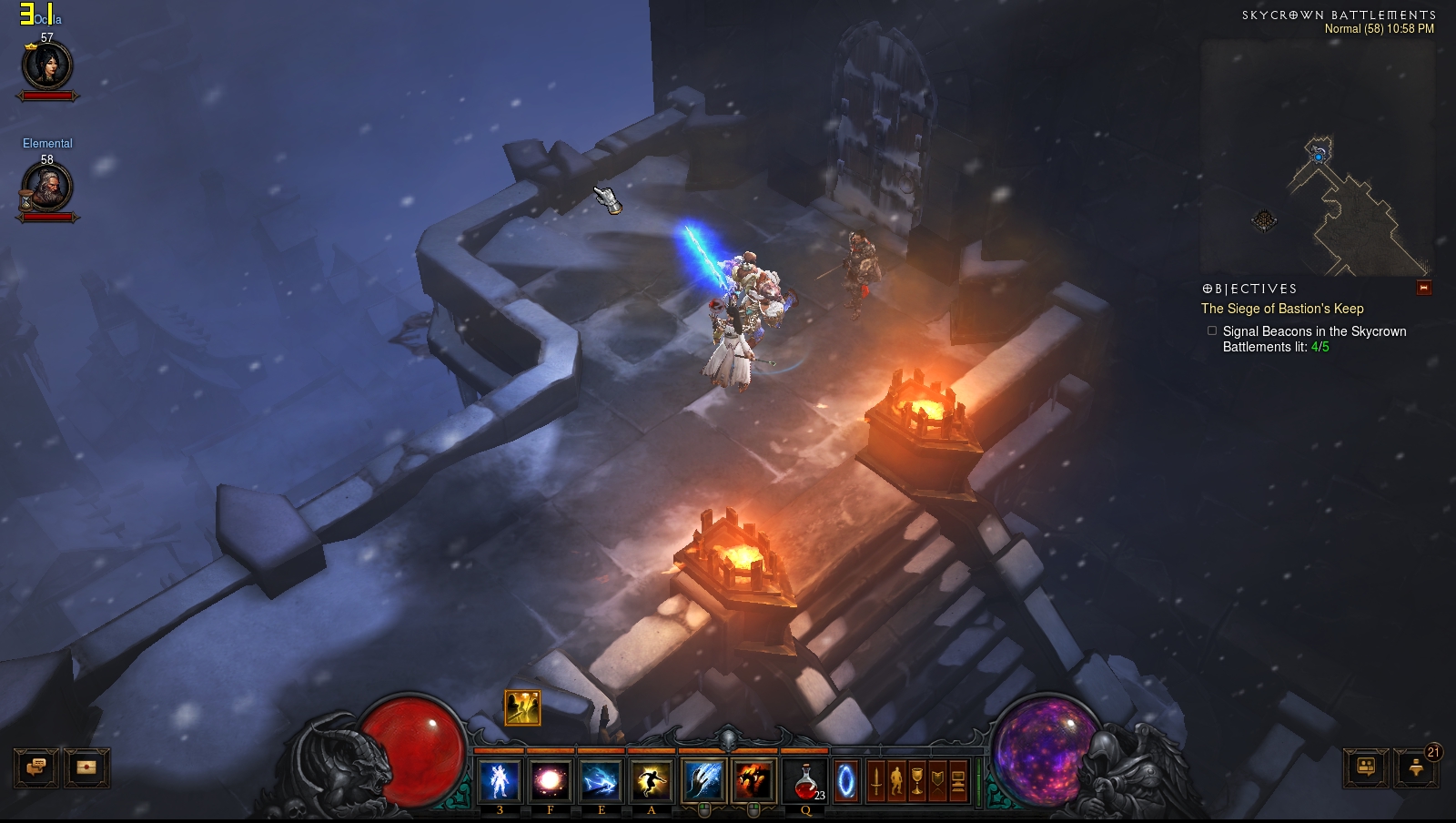1456x823 pixels.
Task: Open the game menu computer icon
Action: [958, 781]
